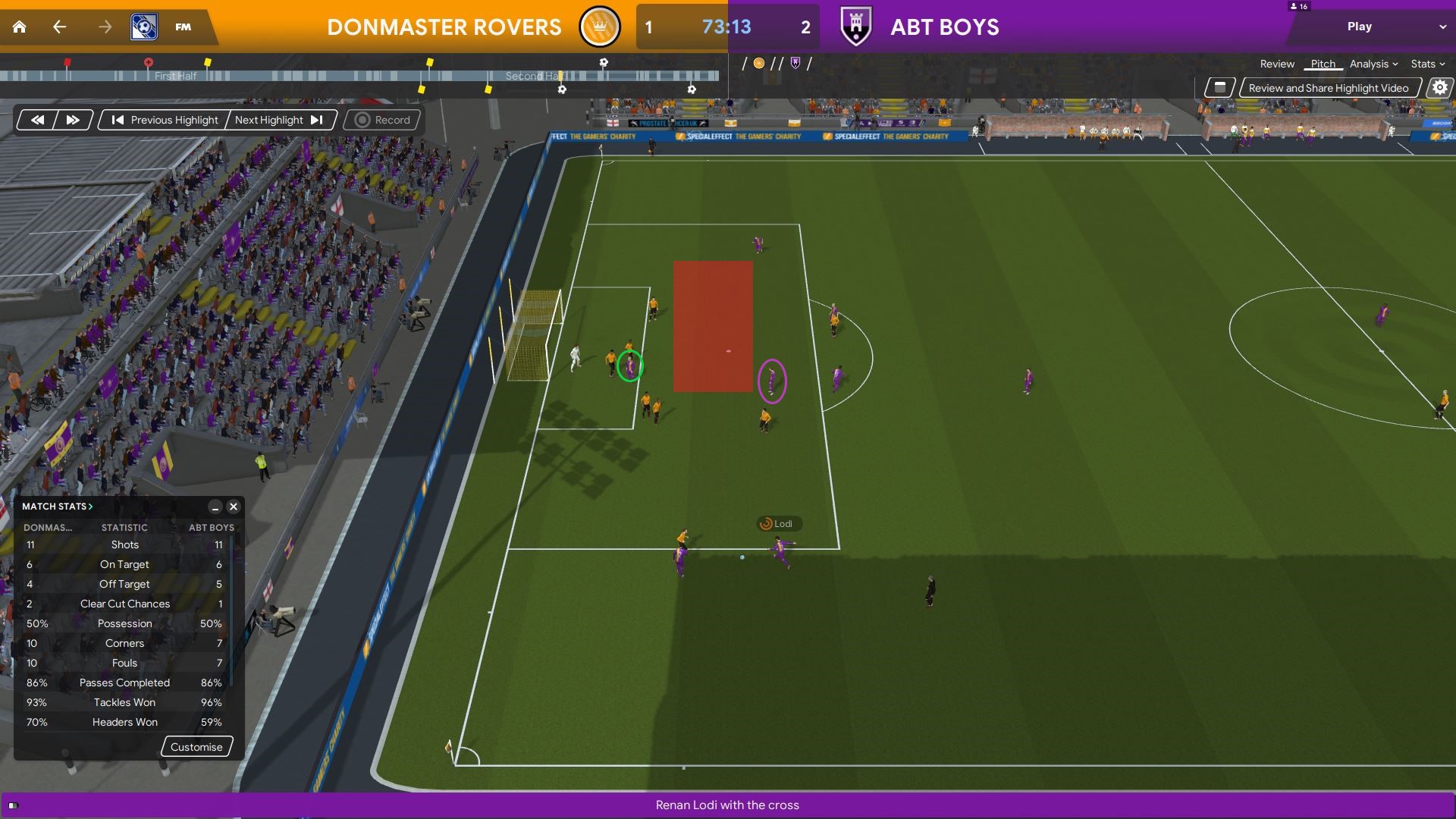Fast forward the highlight playback
Image resolution: width=1456 pixels, height=819 pixels.
pyautogui.click(x=73, y=120)
